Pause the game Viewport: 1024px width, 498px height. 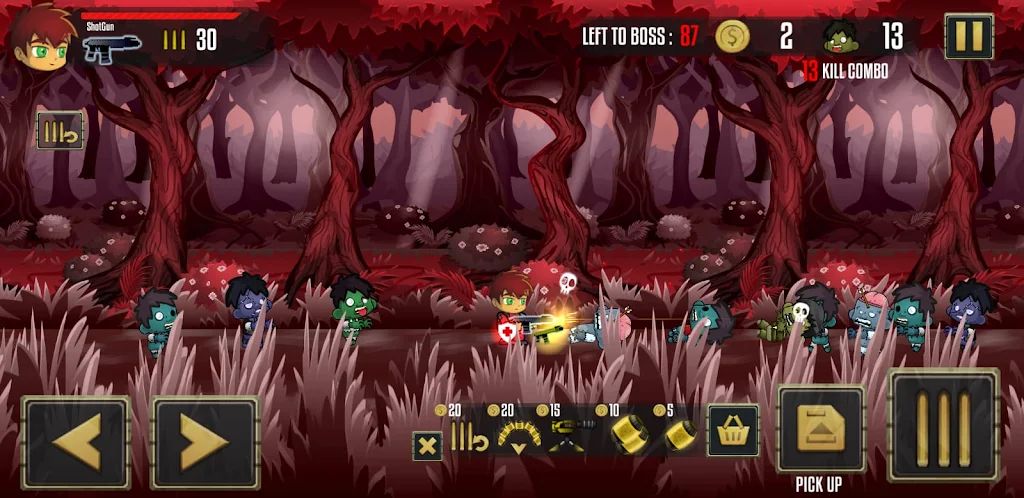pyautogui.click(x=969, y=37)
